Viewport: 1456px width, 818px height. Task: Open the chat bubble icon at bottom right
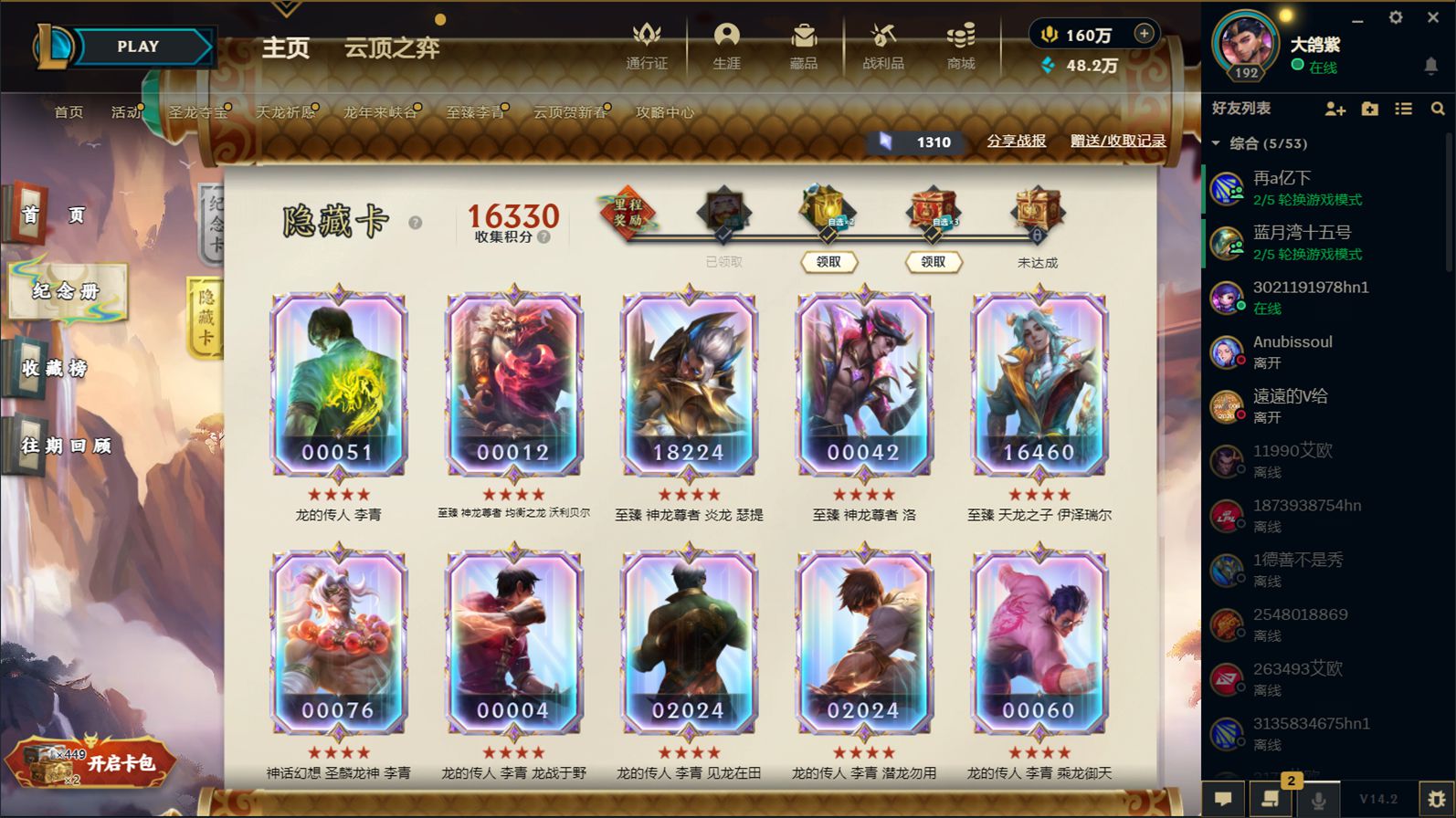coord(1224,798)
